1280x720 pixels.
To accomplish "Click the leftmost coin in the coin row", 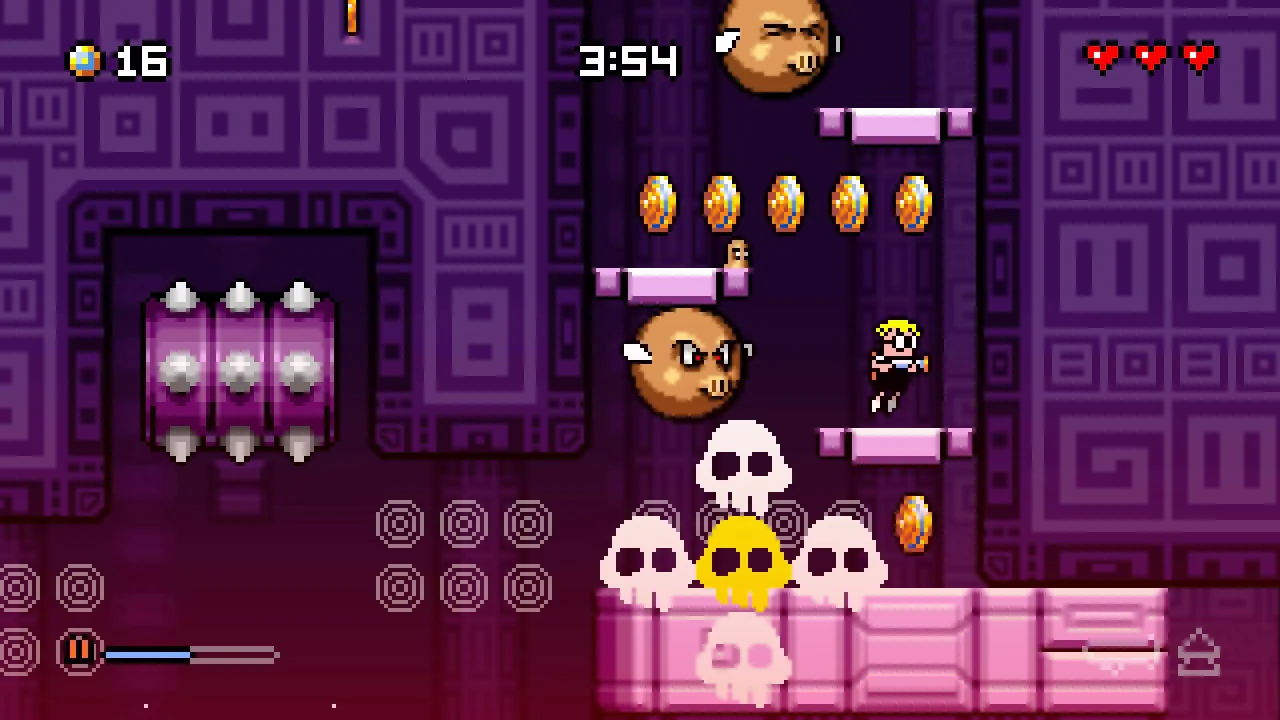I will (x=657, y=203).
